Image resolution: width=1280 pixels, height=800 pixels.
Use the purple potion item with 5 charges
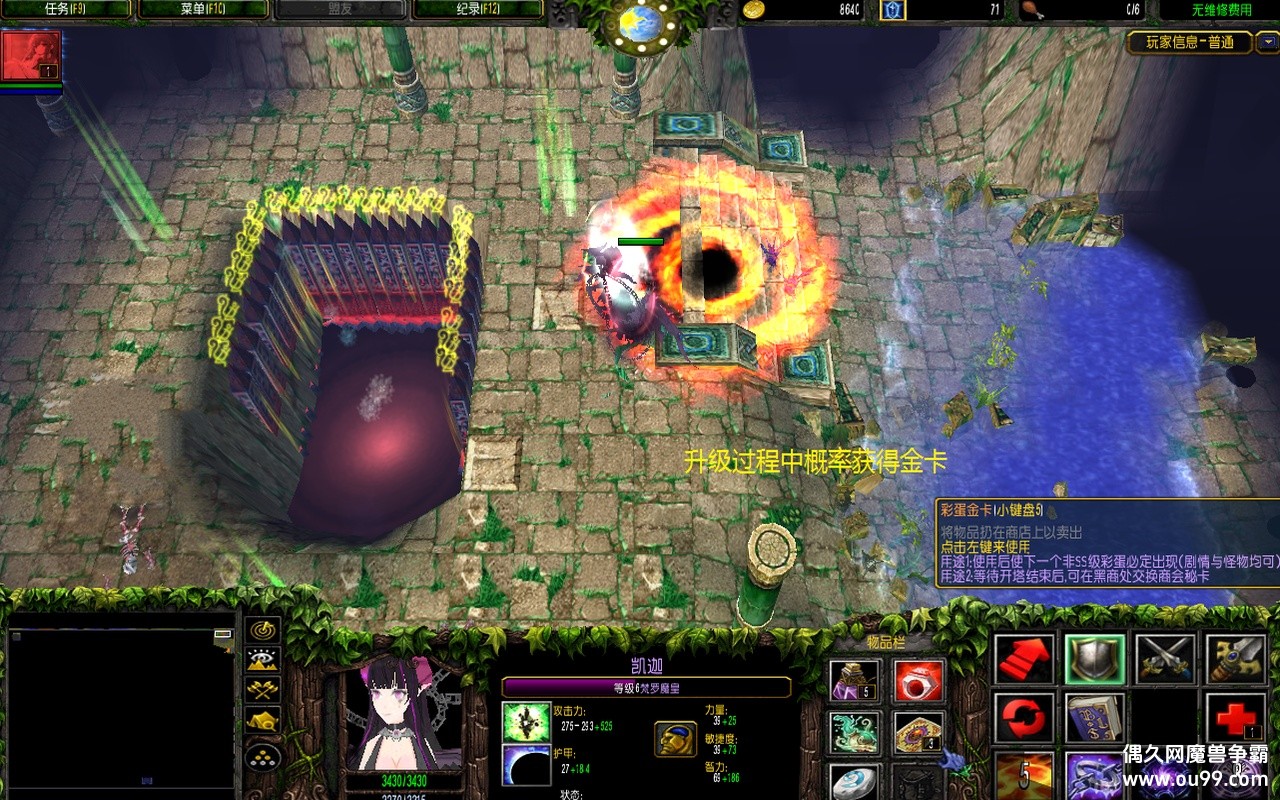pos(856,680)
